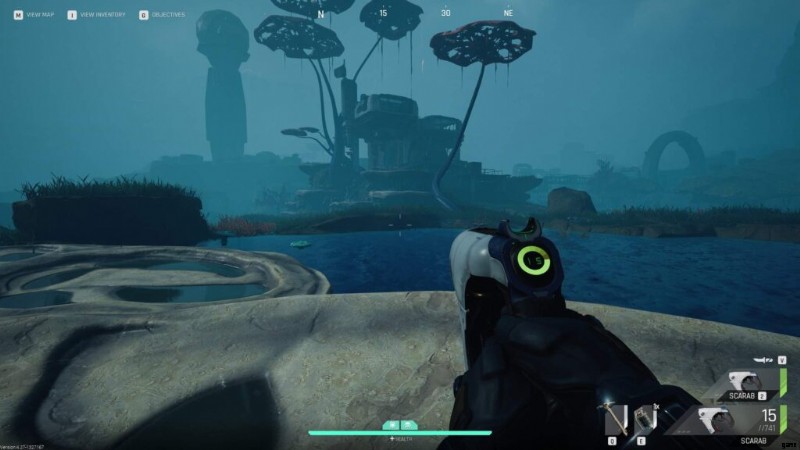Image resolution: width=800 pixels, height=450 pixels.
Task: Show the Objectives tracker
Action: point(167,15)
